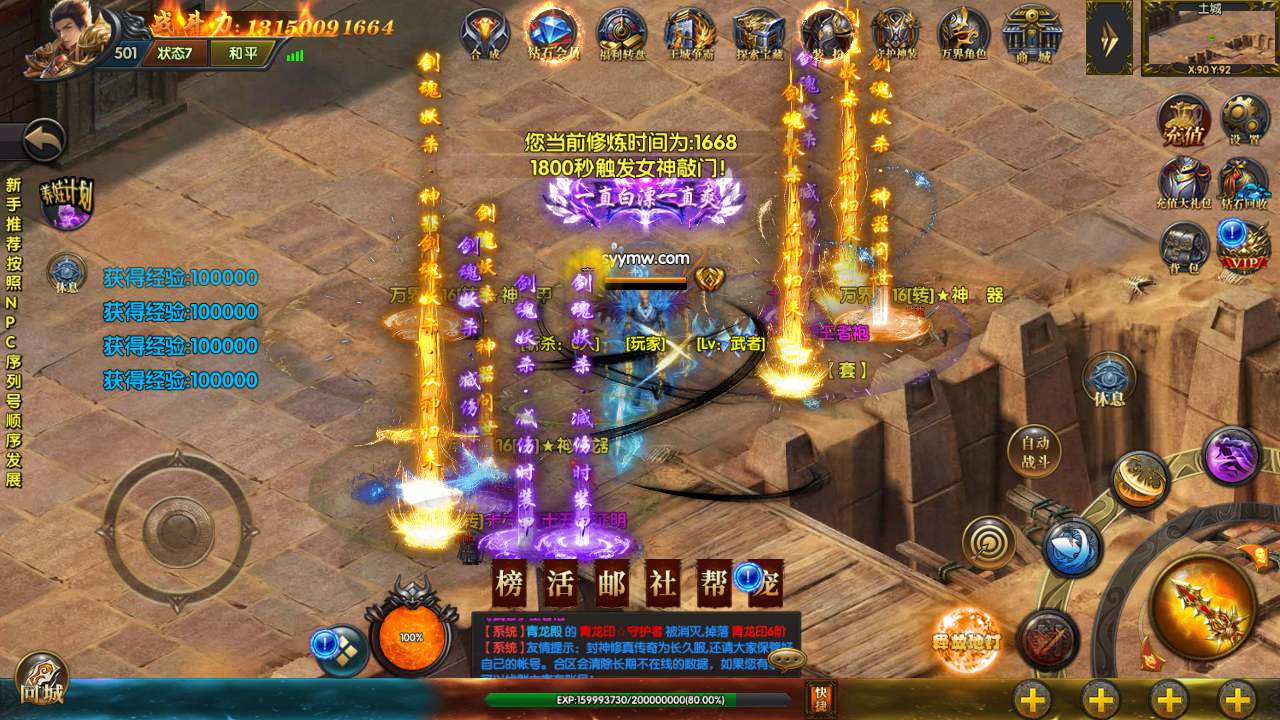Open the 福利转盘 welfare wheel

tap(622, 34)
